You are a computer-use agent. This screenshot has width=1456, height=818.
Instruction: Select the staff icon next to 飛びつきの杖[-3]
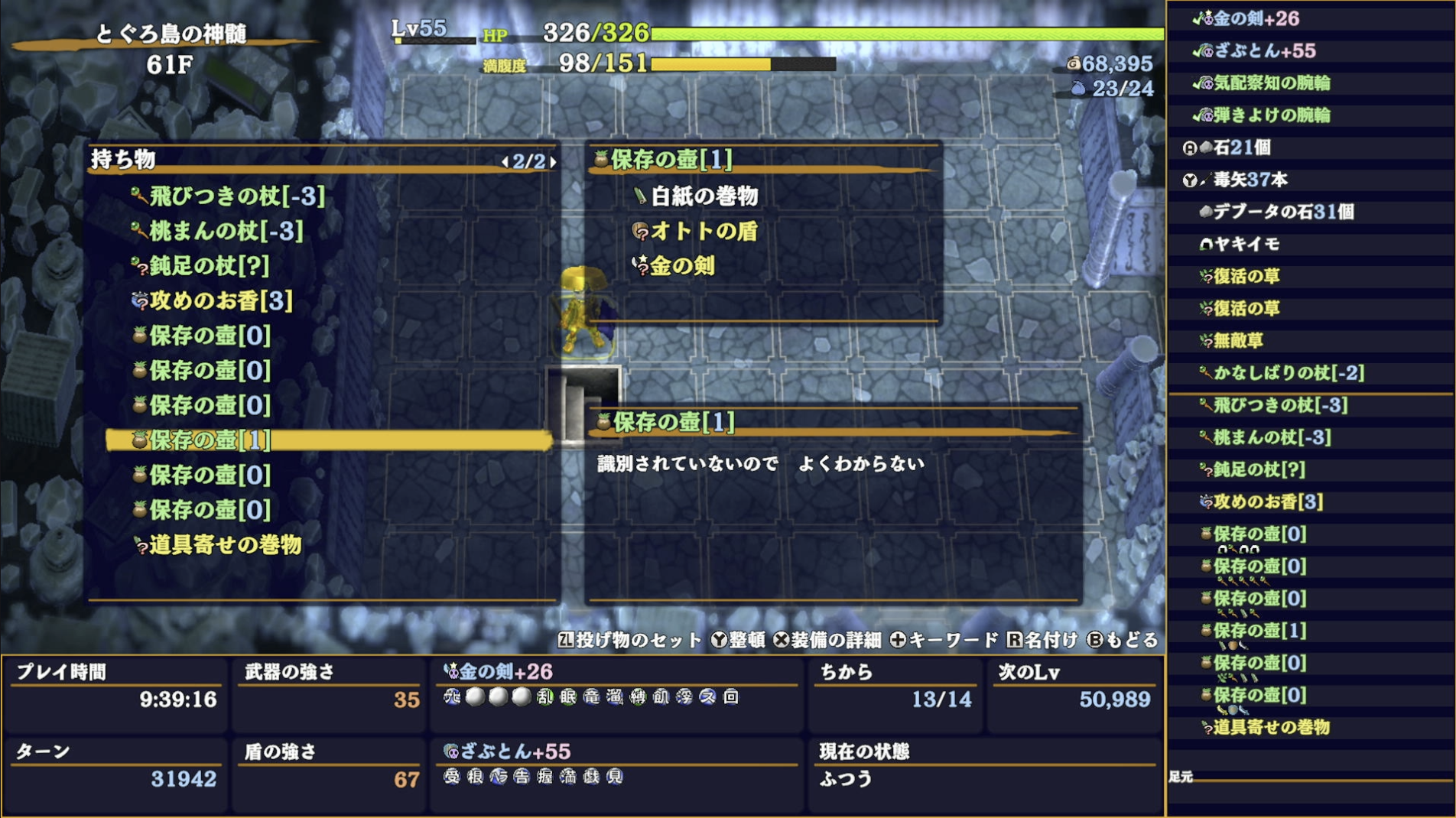[x=138, y=195]
